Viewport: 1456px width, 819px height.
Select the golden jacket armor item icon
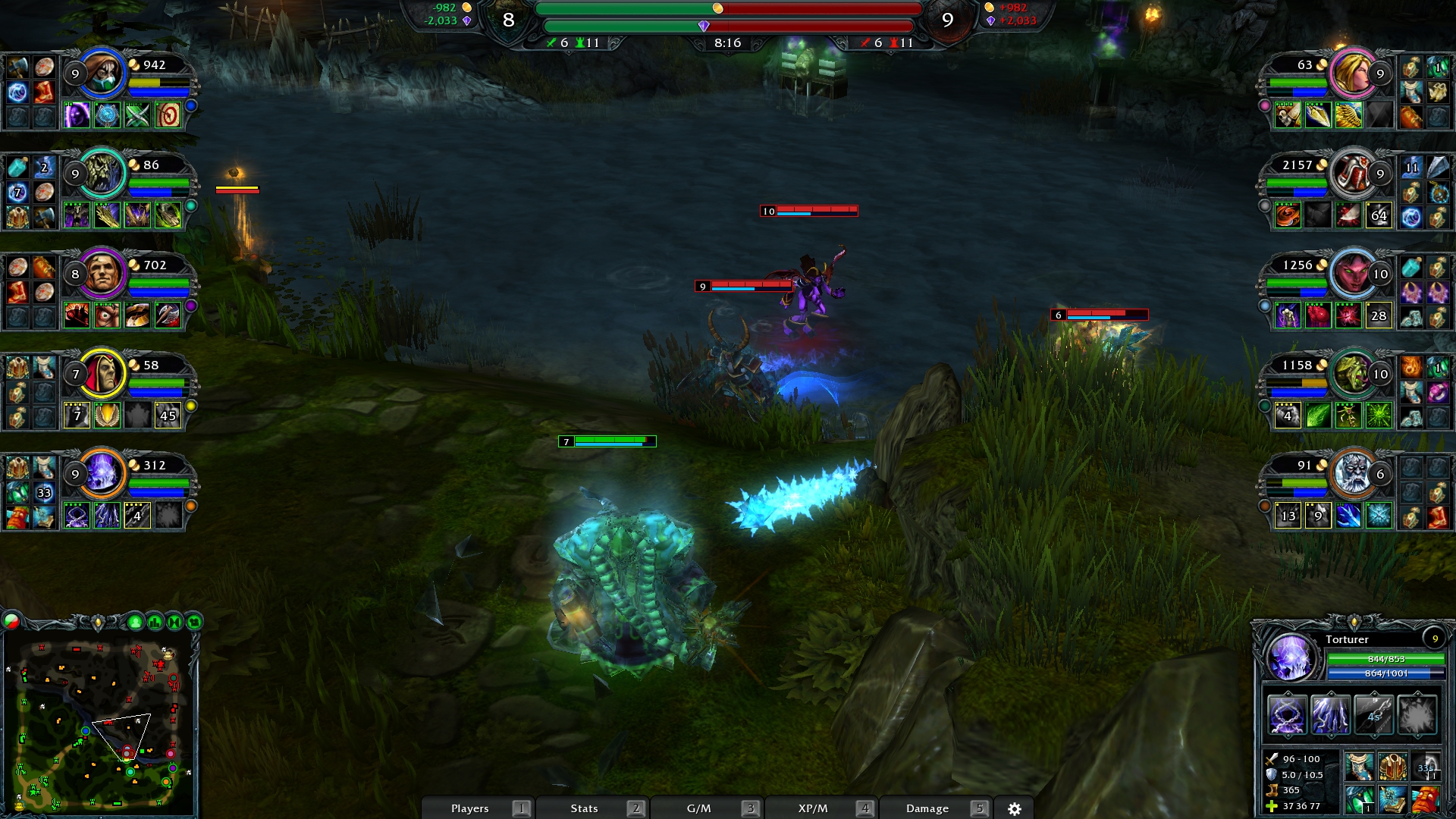click(x=1393, y=766)
